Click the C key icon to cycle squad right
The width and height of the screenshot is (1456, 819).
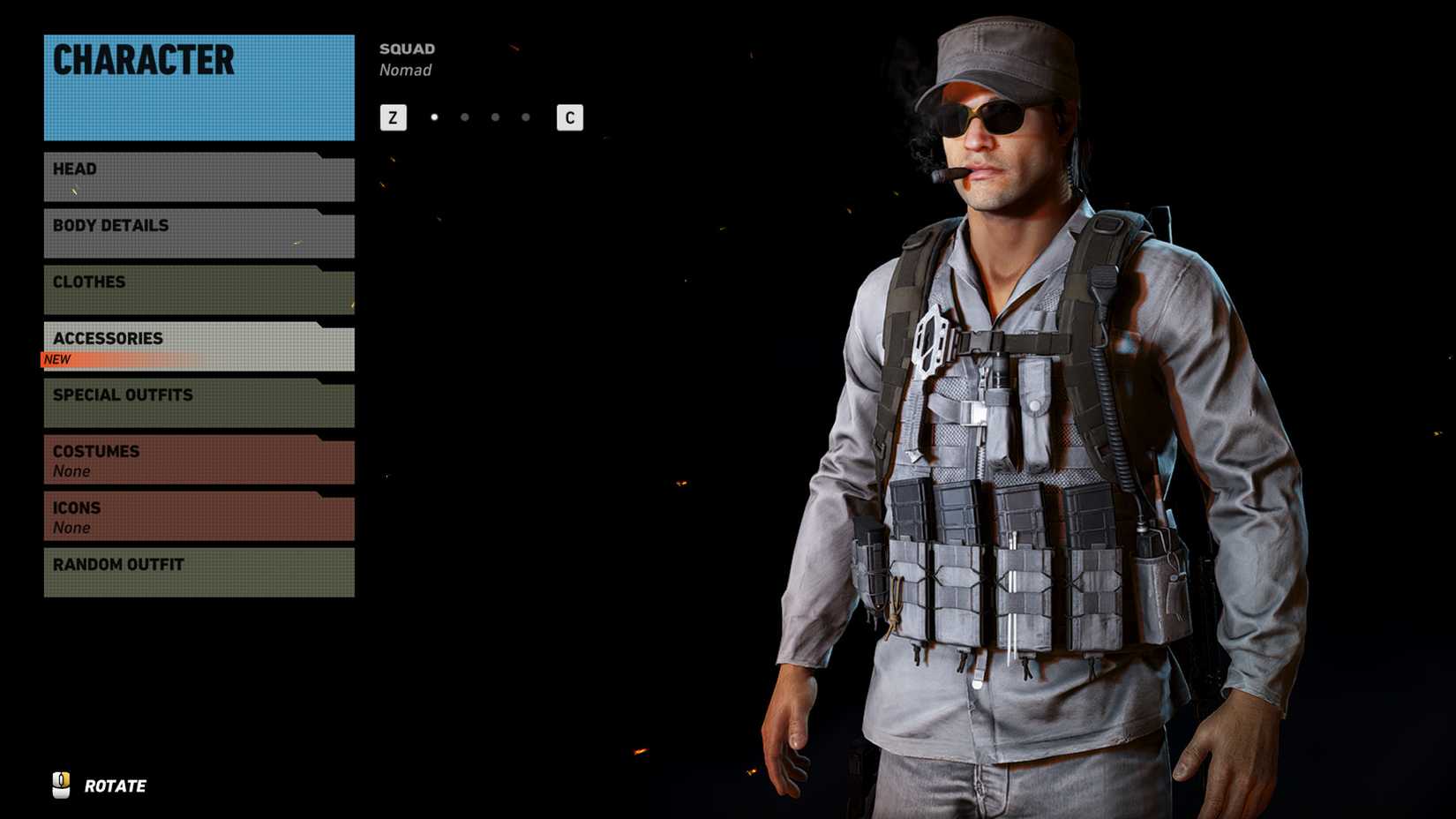pyautogui.click(x=568, y=116)
